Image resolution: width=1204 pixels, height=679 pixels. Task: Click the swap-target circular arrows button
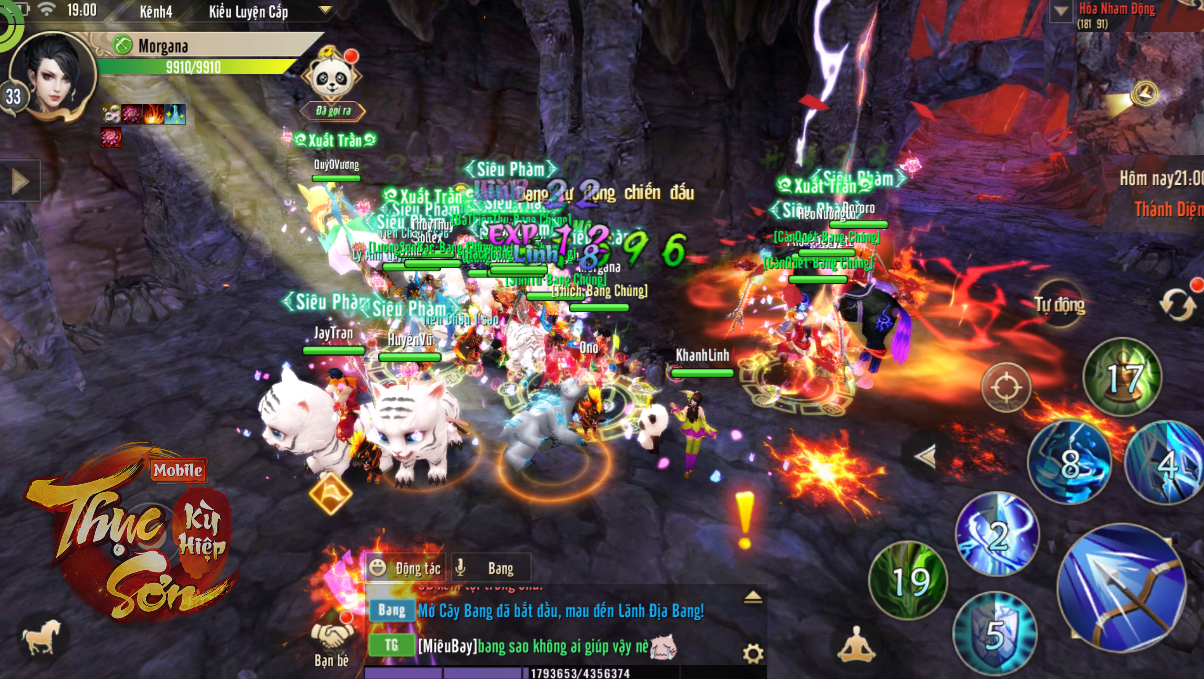(x=1178, y=302)
